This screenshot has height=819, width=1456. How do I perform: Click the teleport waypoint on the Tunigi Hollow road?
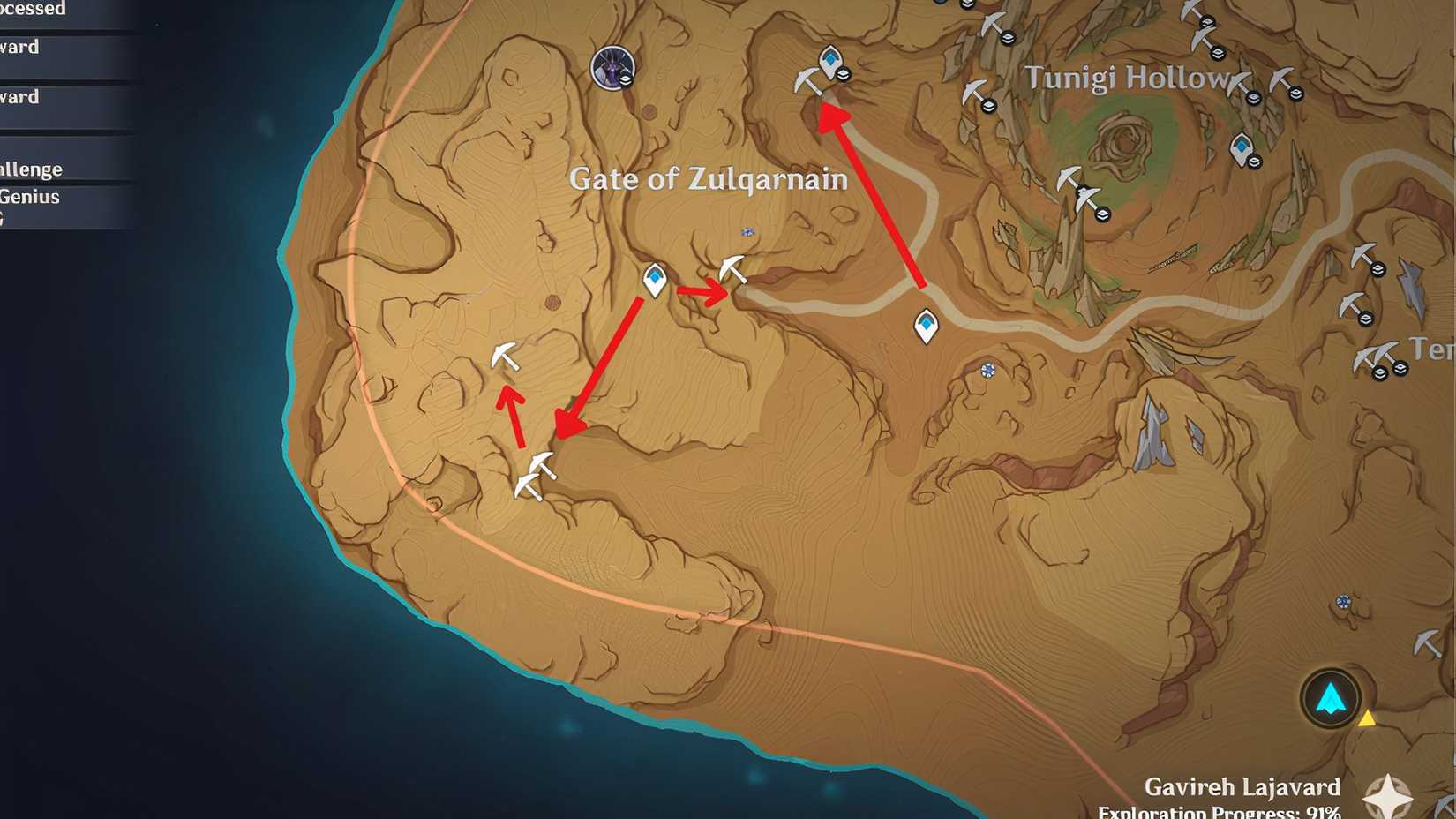pyautogui.click(x=925, y=327)
